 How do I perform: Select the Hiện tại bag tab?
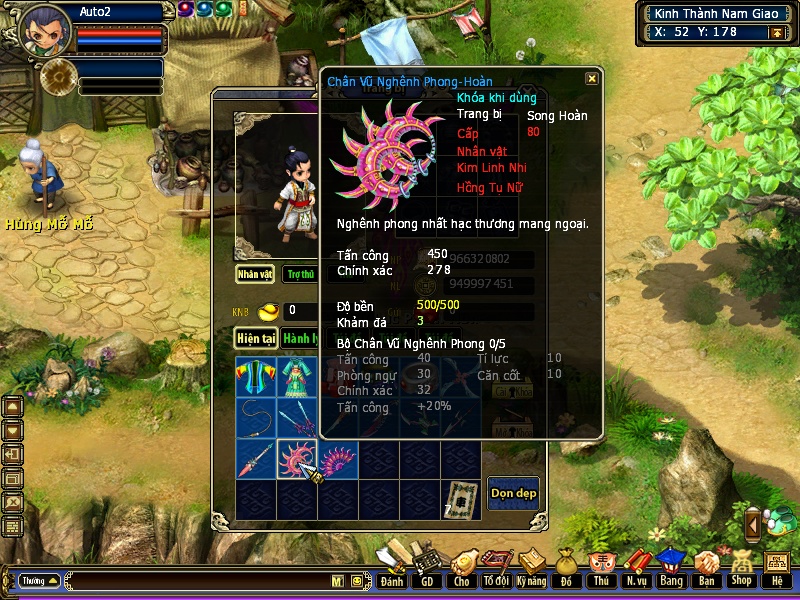click(x=255, y=338)
